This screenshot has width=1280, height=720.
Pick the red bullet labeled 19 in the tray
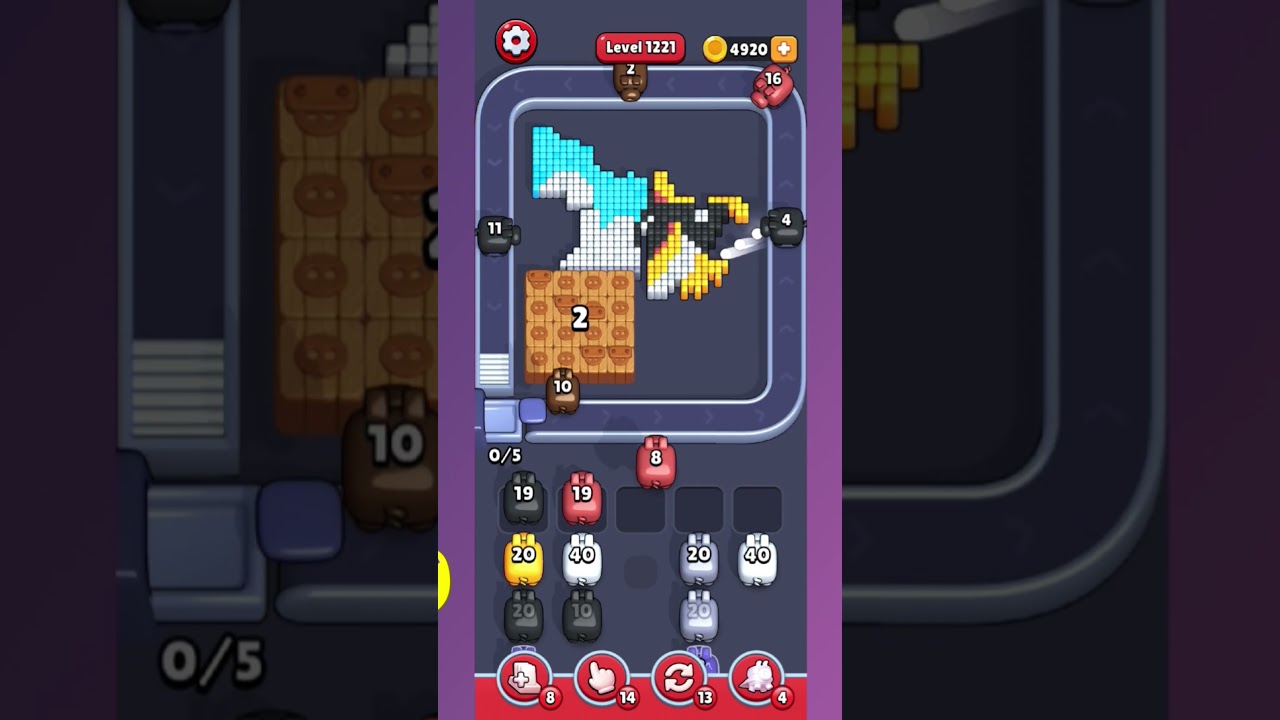click(583, 498)
